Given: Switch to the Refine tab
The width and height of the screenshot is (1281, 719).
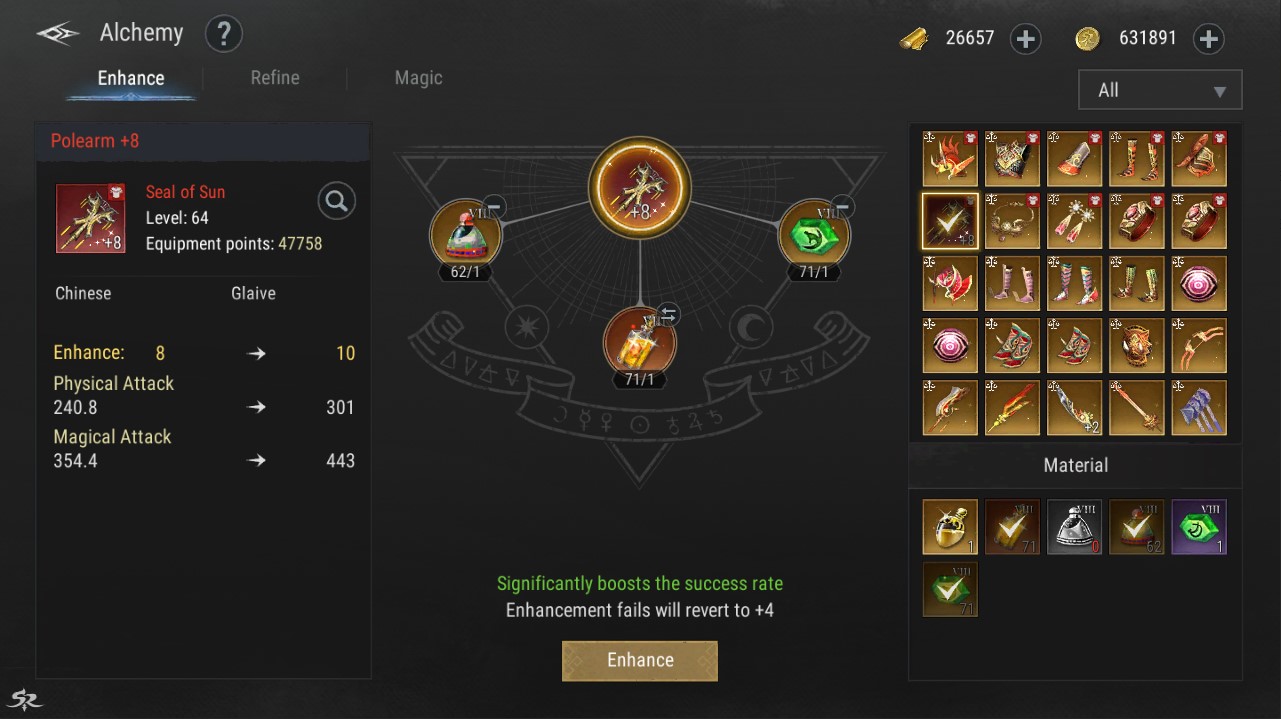Looking at the screenshot, I should click(x=275, y=78).
